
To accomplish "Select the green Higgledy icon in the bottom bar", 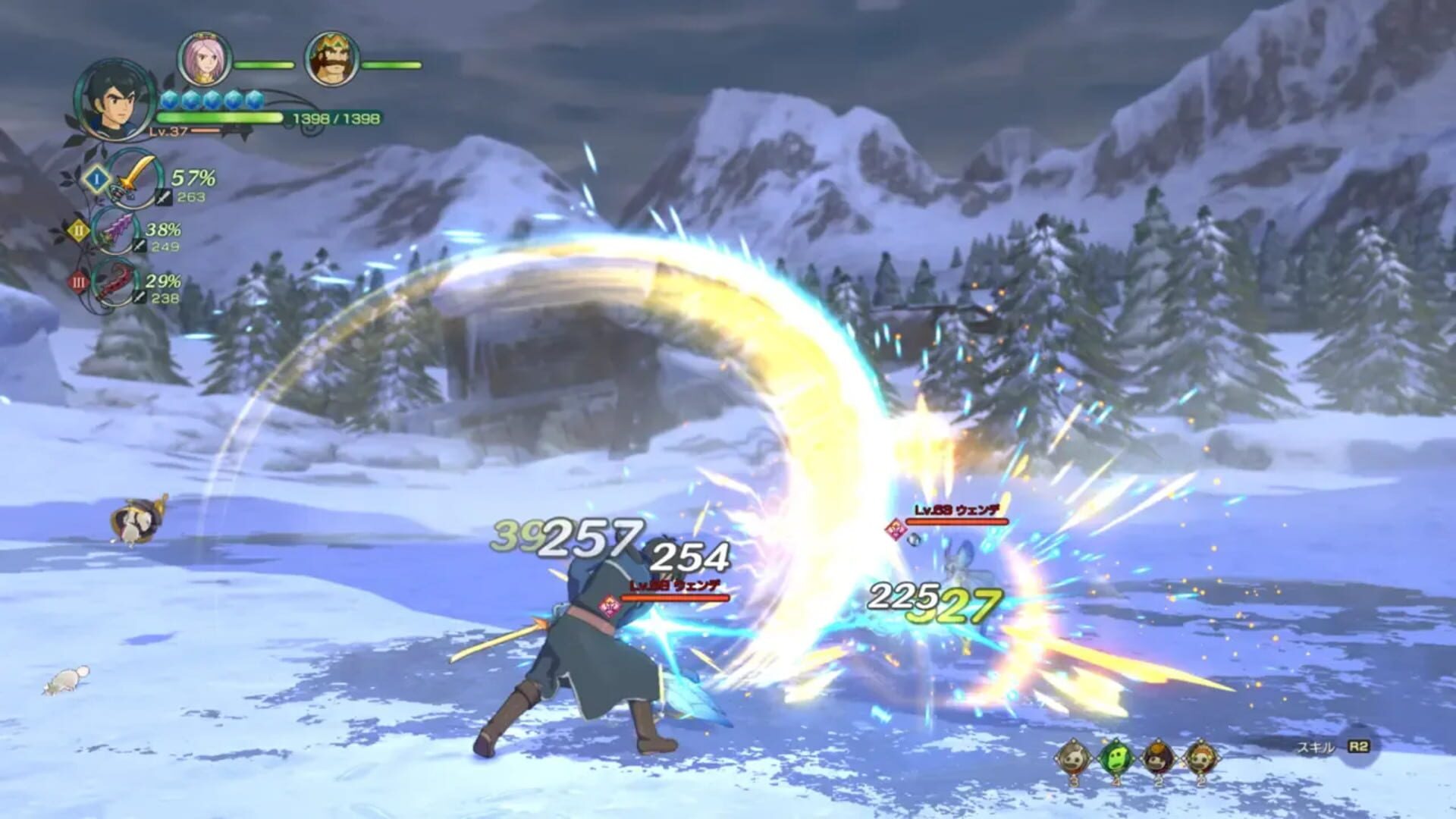I will (x=1115, y=757).
